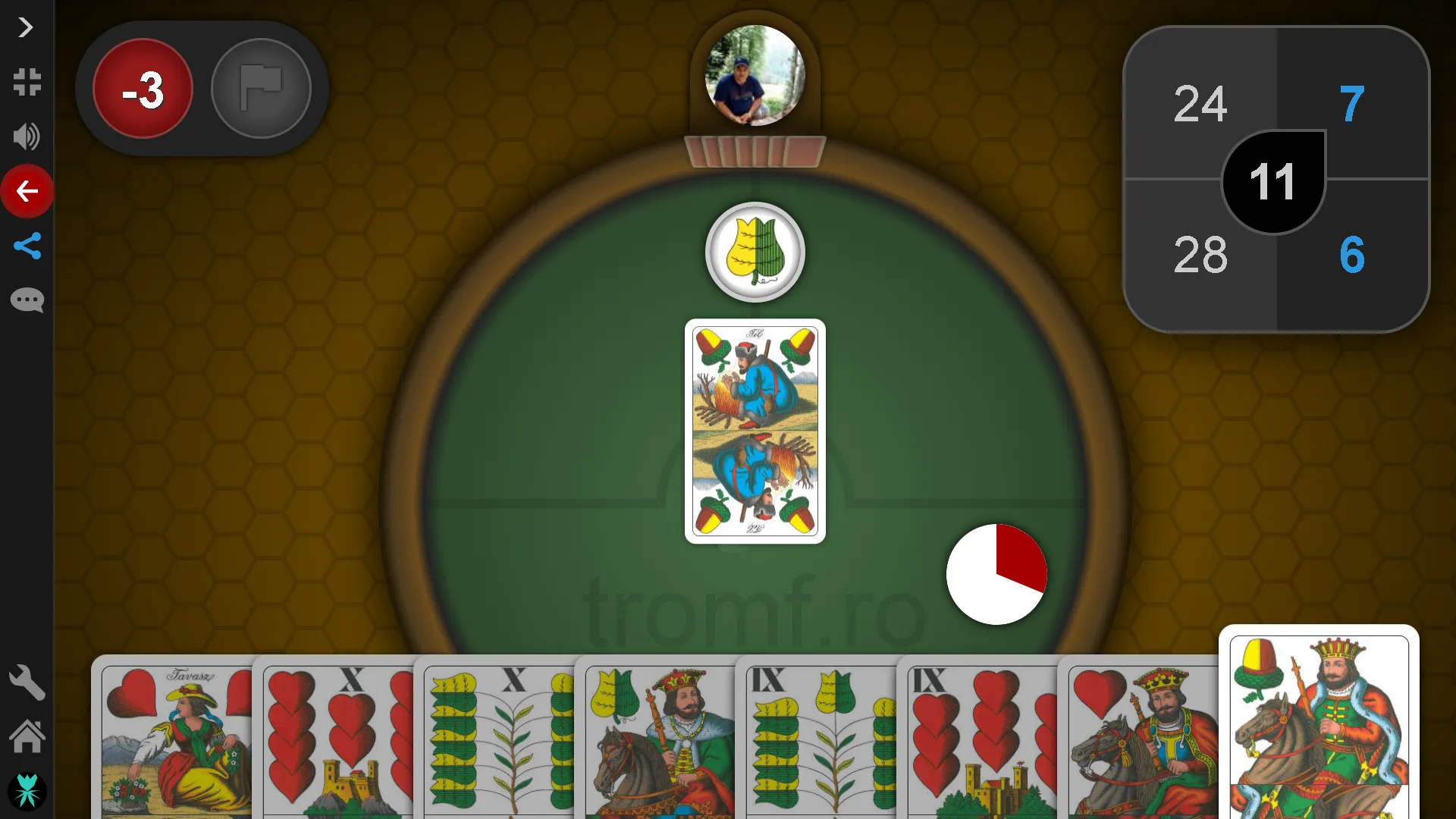1456x819 pixels.
Task: Open settings via the wrench icon
Action: [27, 682]
